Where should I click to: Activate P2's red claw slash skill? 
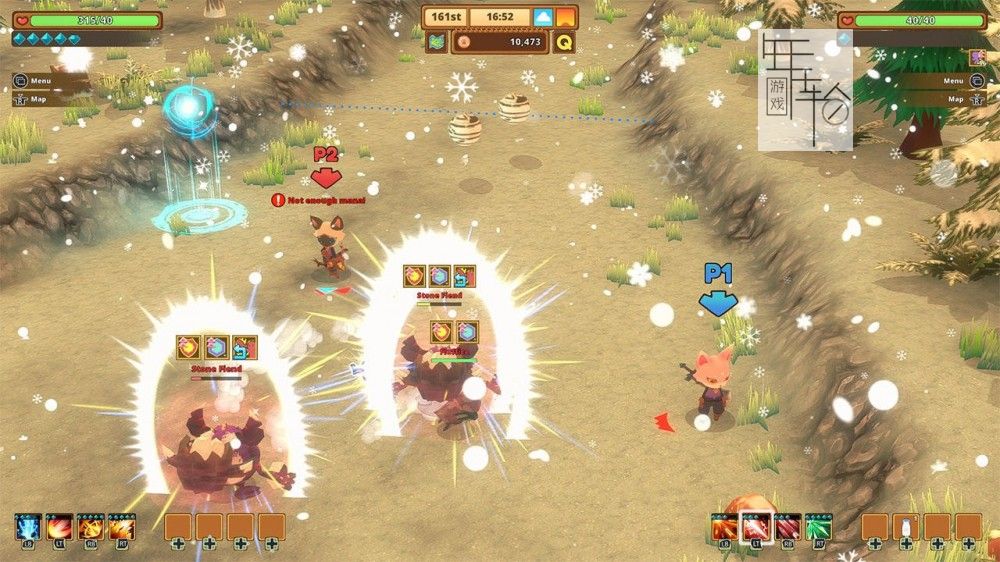tap(788, 527)
